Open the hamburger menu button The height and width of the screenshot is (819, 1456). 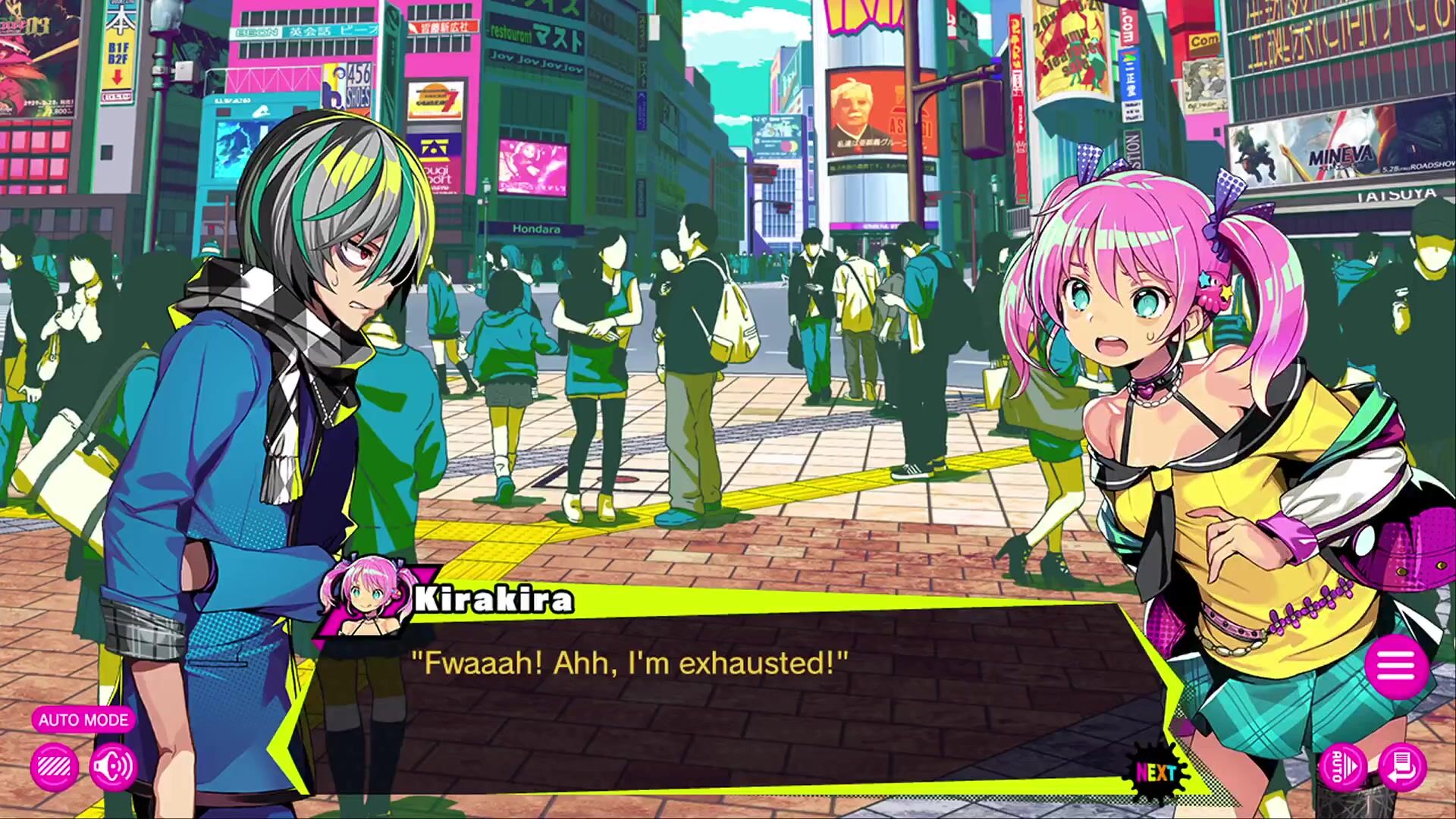coord(1396,667)
